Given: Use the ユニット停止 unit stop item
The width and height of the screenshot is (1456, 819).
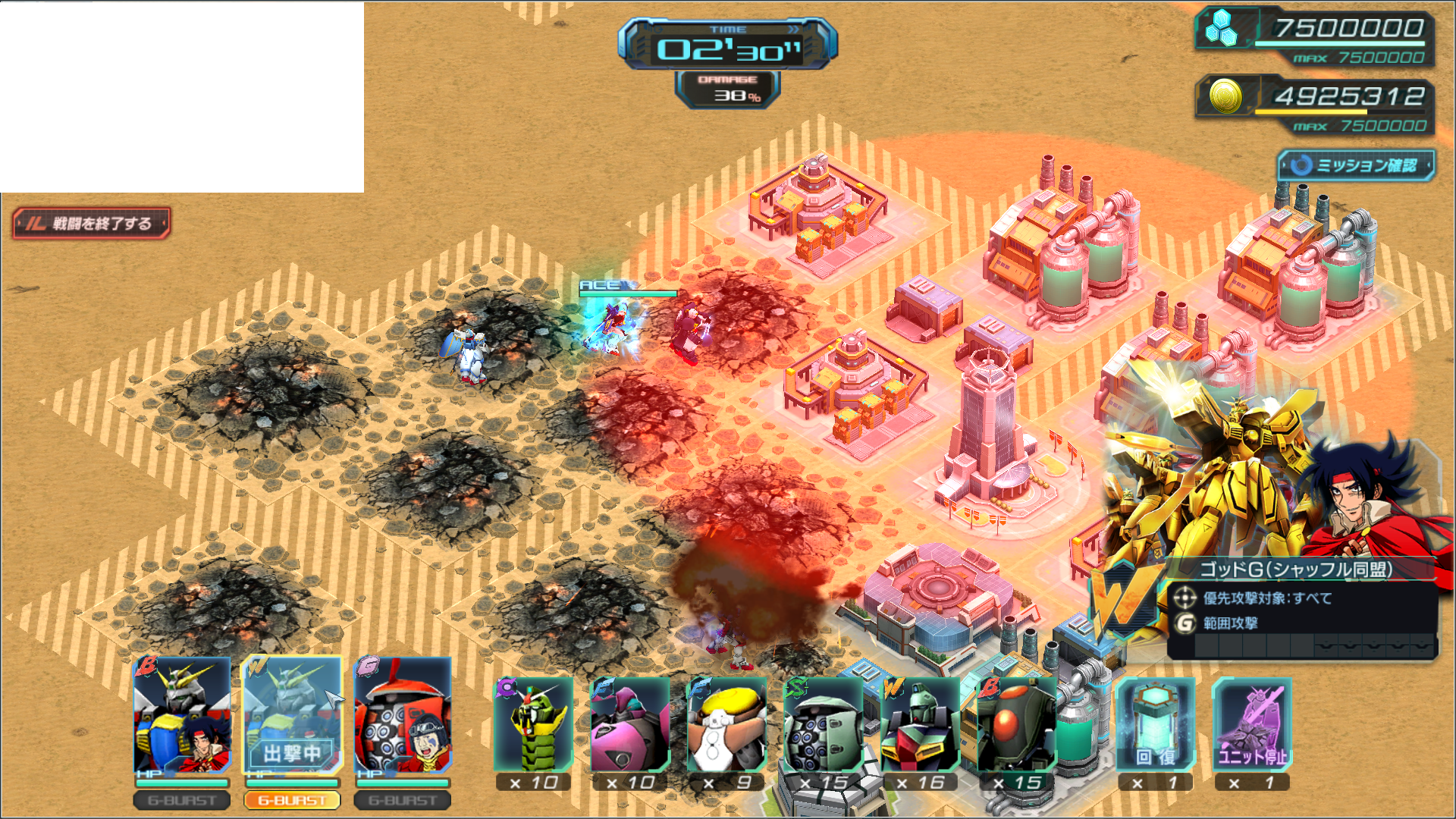Looking at the screenshot, I should click(x=1251, y=726).
